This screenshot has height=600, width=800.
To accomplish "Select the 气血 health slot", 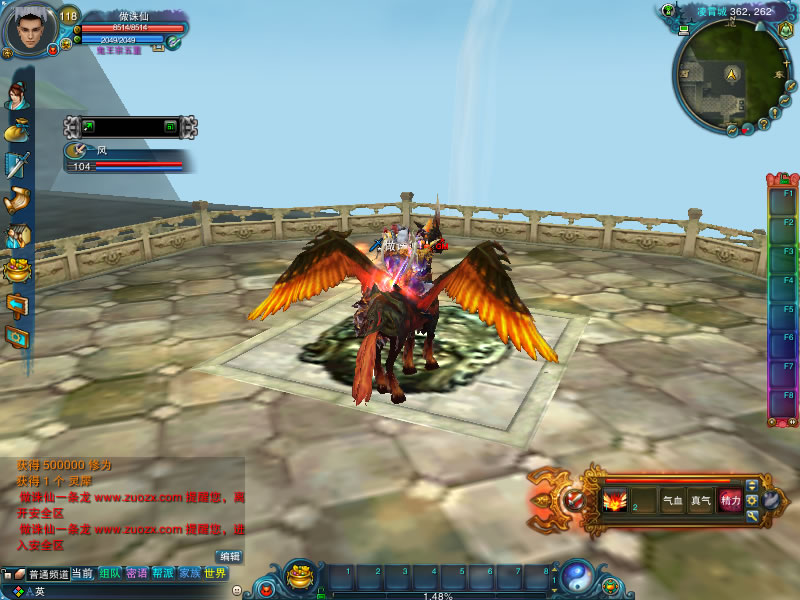I will [672, 500].
